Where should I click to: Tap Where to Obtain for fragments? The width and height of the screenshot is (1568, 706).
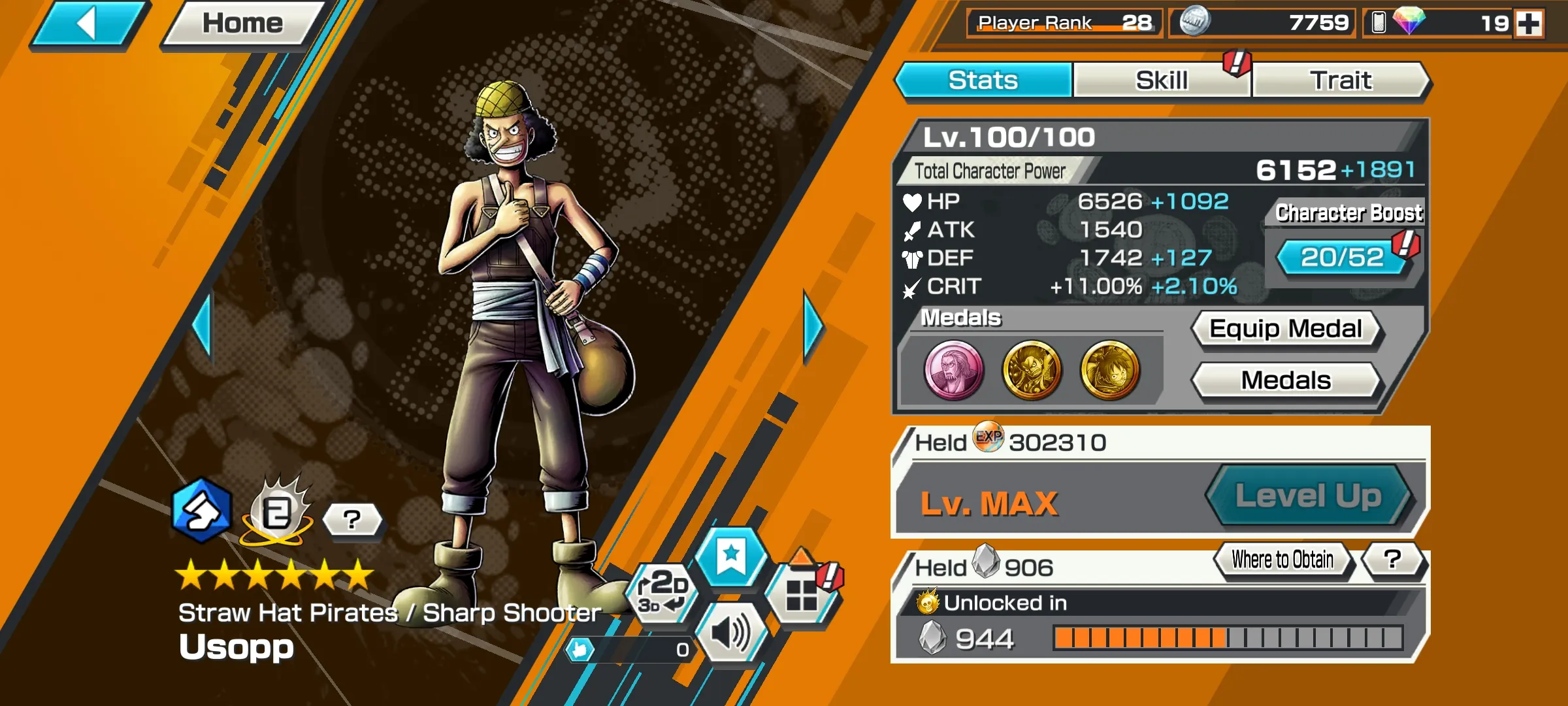pos(1282,559)
